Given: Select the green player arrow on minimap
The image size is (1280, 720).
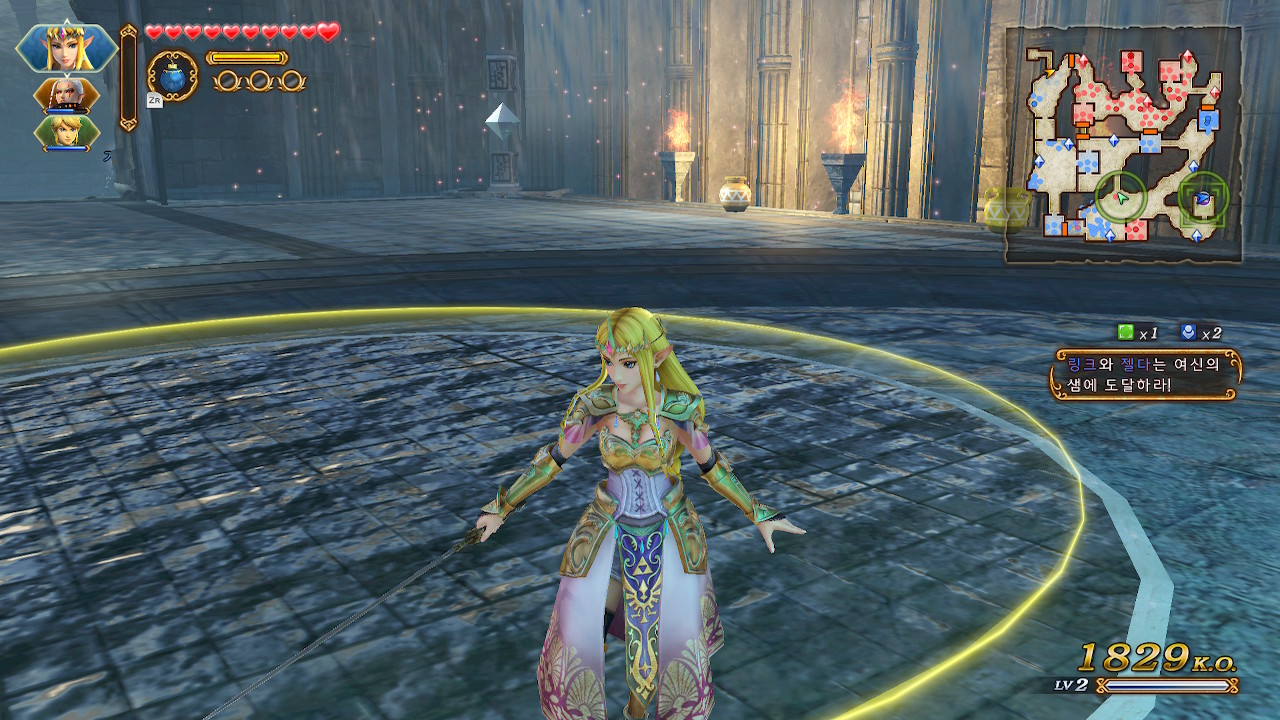Looking at the screenshot, I should 1120,197.
